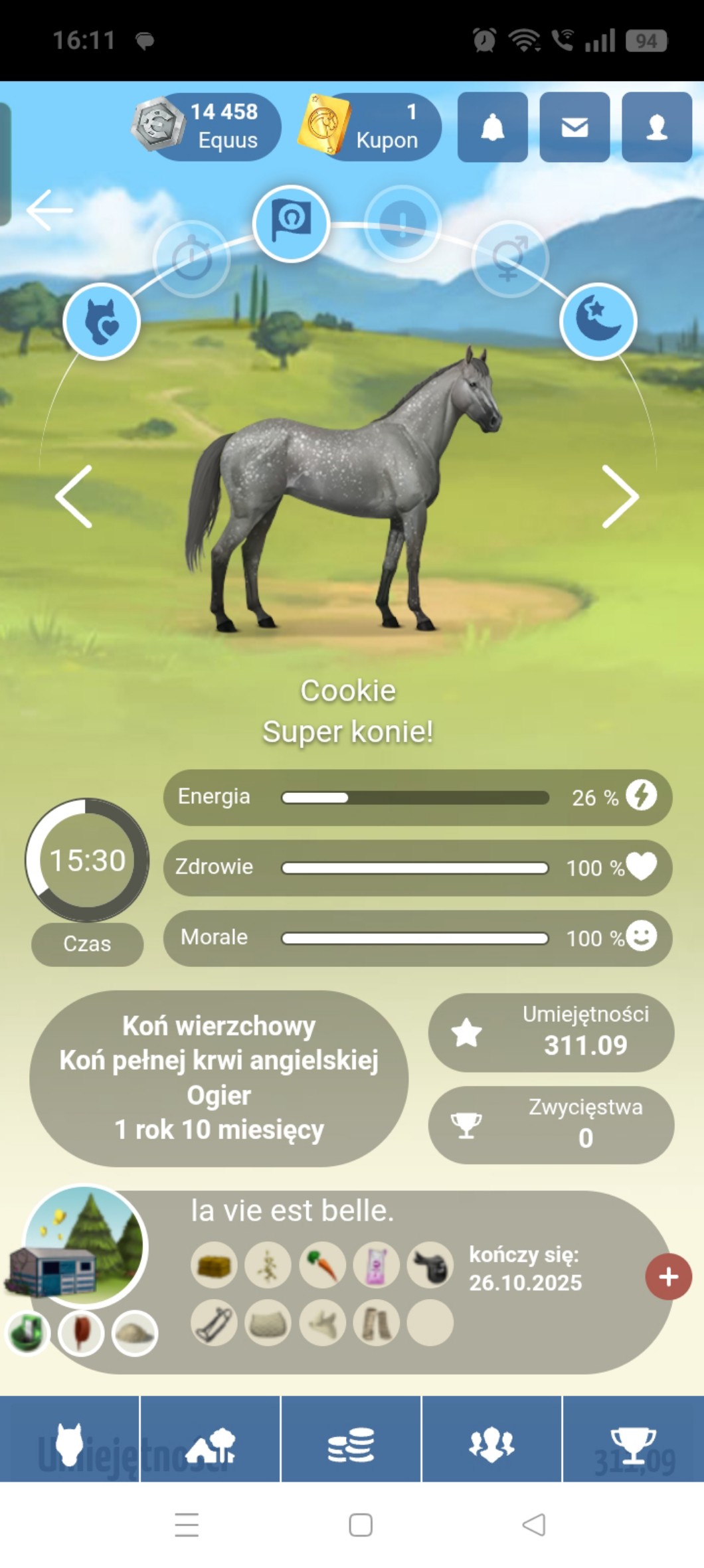Select the carrot item slot
The width and height of the screenshot is (704, 1568).
pos(322,1265)
